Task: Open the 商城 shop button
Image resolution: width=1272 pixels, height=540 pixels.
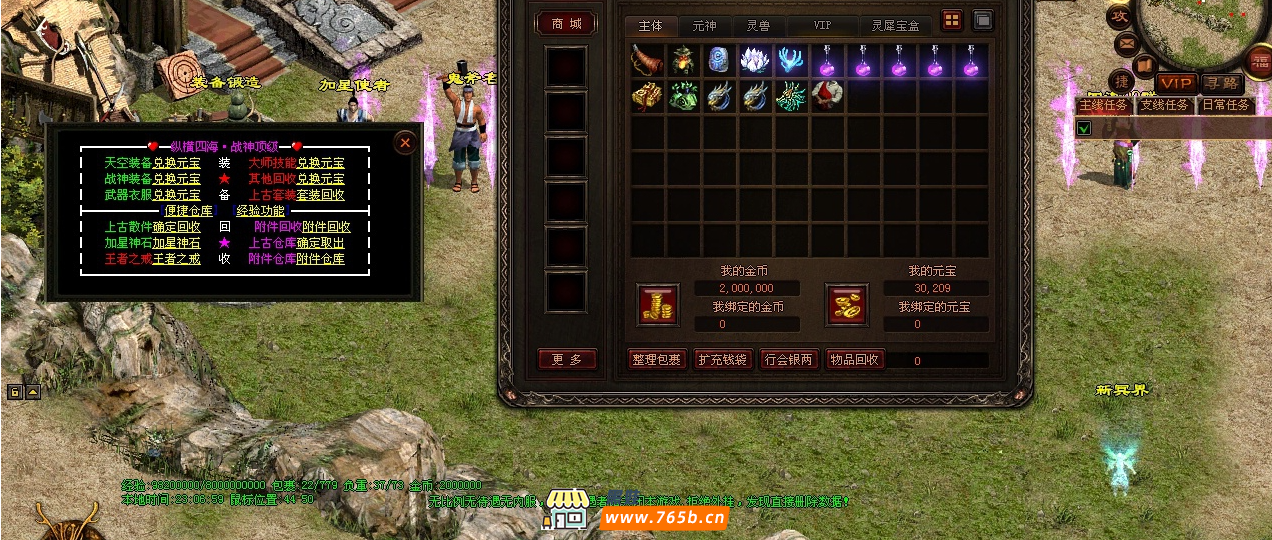Action: click(x=567, y=24)
